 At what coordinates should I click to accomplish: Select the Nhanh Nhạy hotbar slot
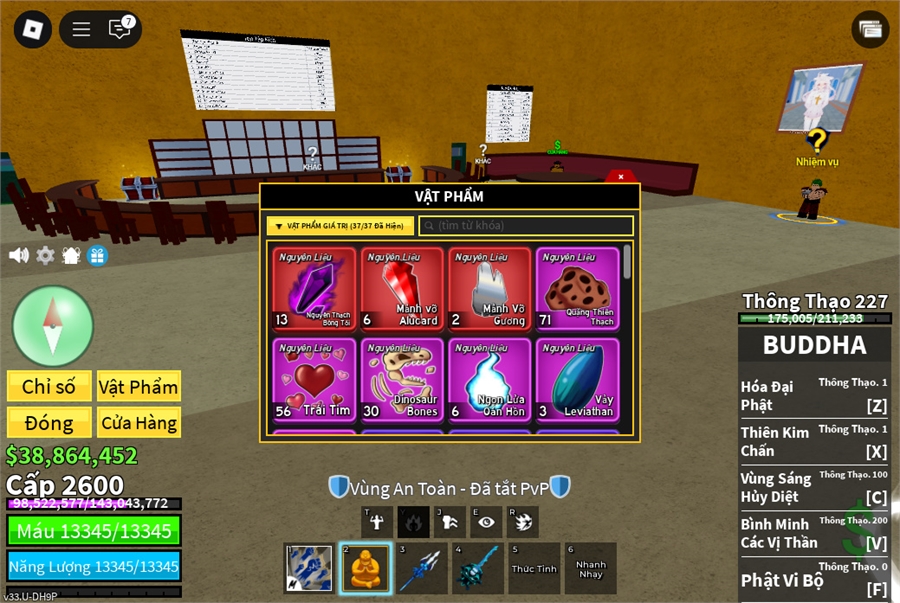[590, 568]
